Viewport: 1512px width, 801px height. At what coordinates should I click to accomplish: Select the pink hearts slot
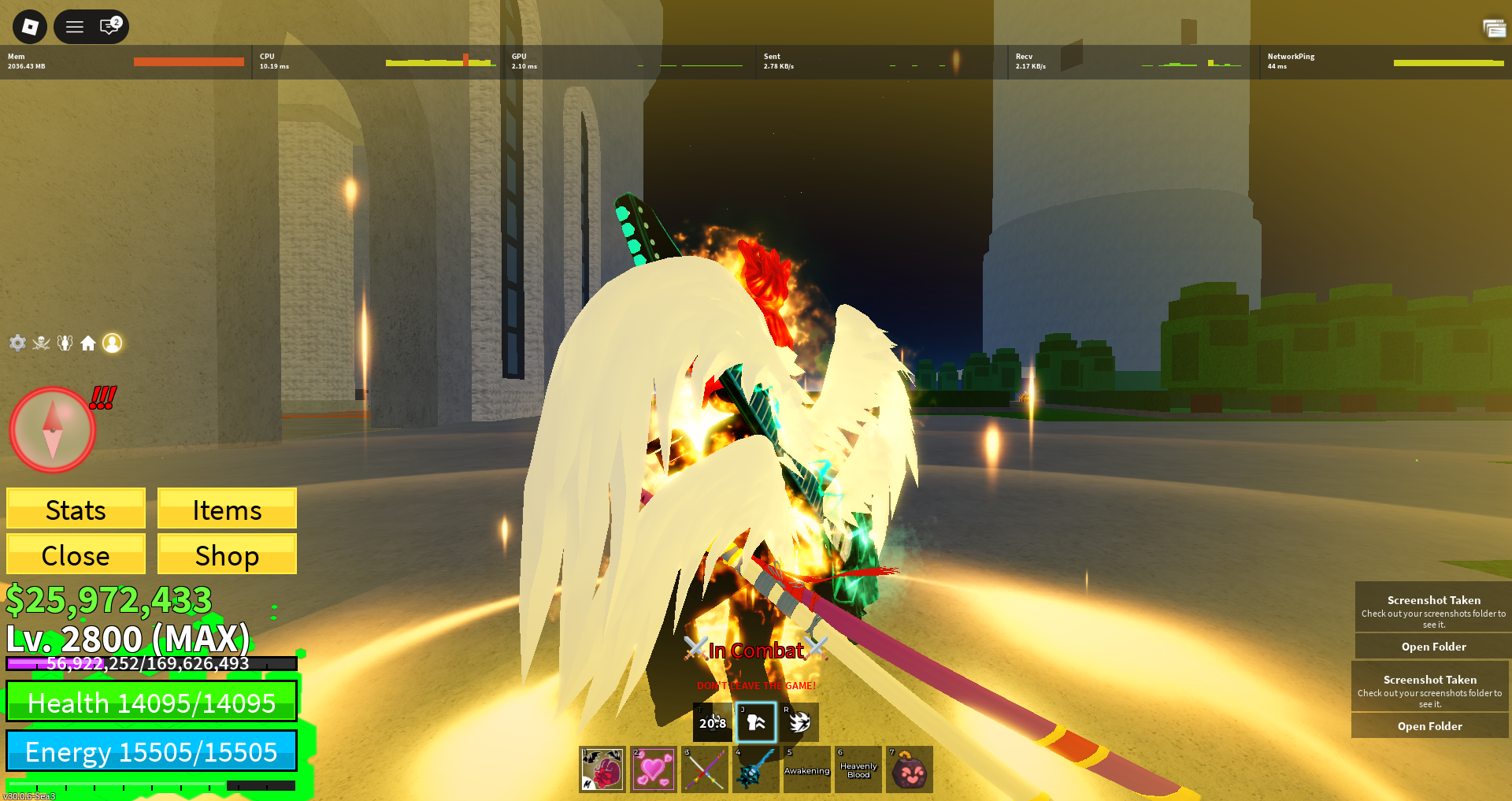(654, 769)
